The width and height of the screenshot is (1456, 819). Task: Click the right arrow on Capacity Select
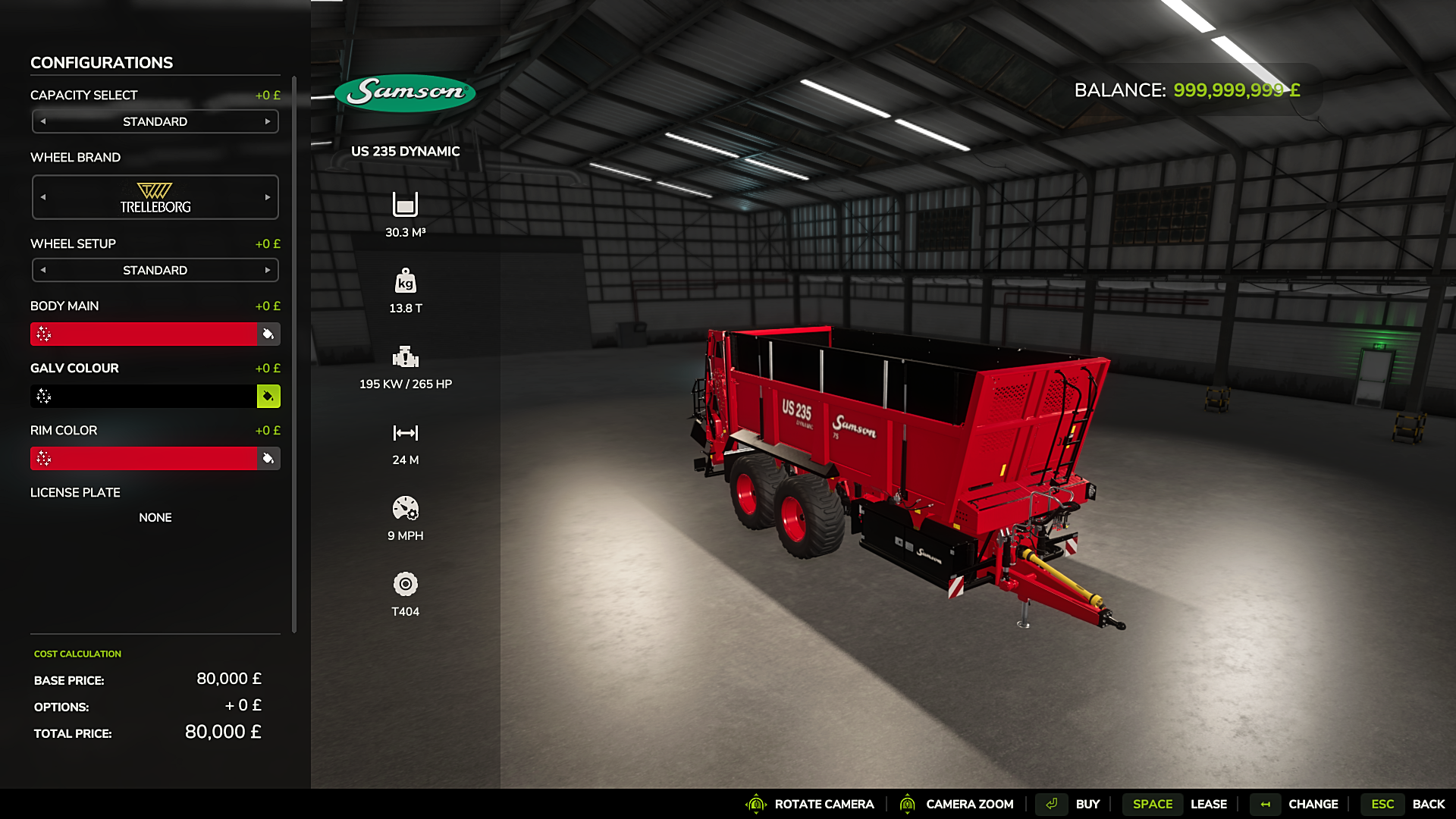pos(268,121)
